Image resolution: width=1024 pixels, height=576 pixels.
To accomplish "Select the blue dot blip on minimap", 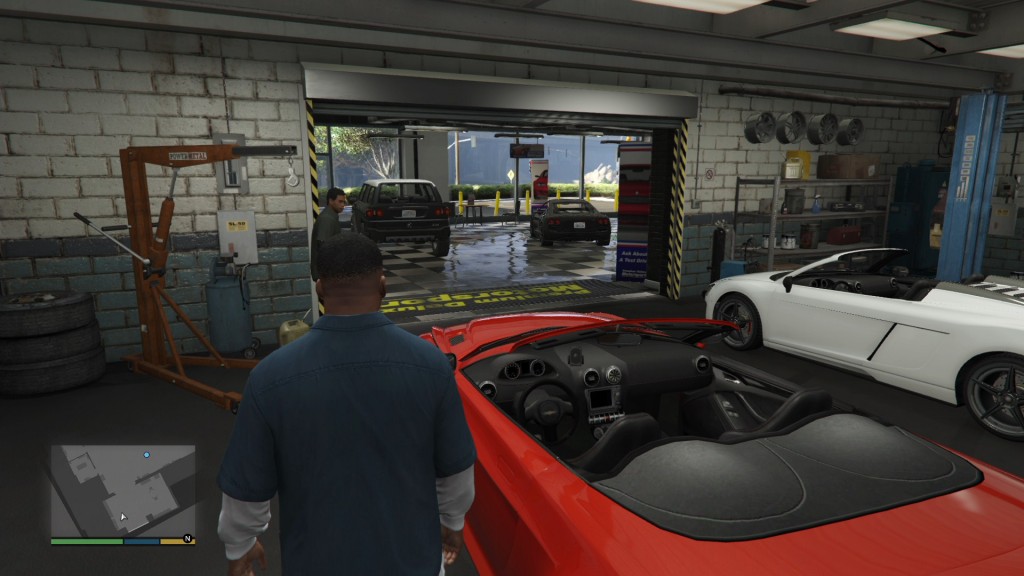I will 146,455.
